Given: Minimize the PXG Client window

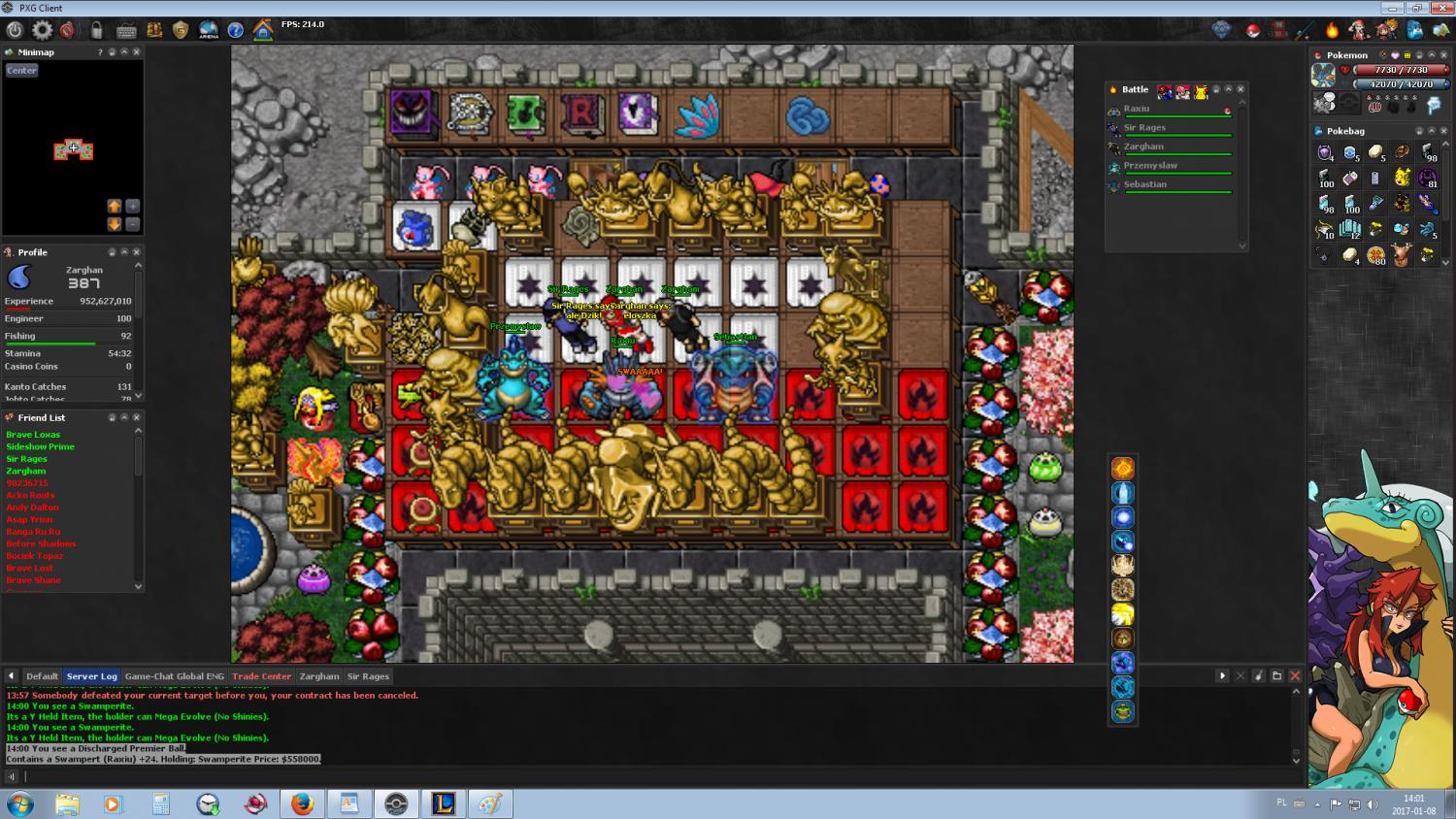Looking at the screenshot, I should (1393, 8).
